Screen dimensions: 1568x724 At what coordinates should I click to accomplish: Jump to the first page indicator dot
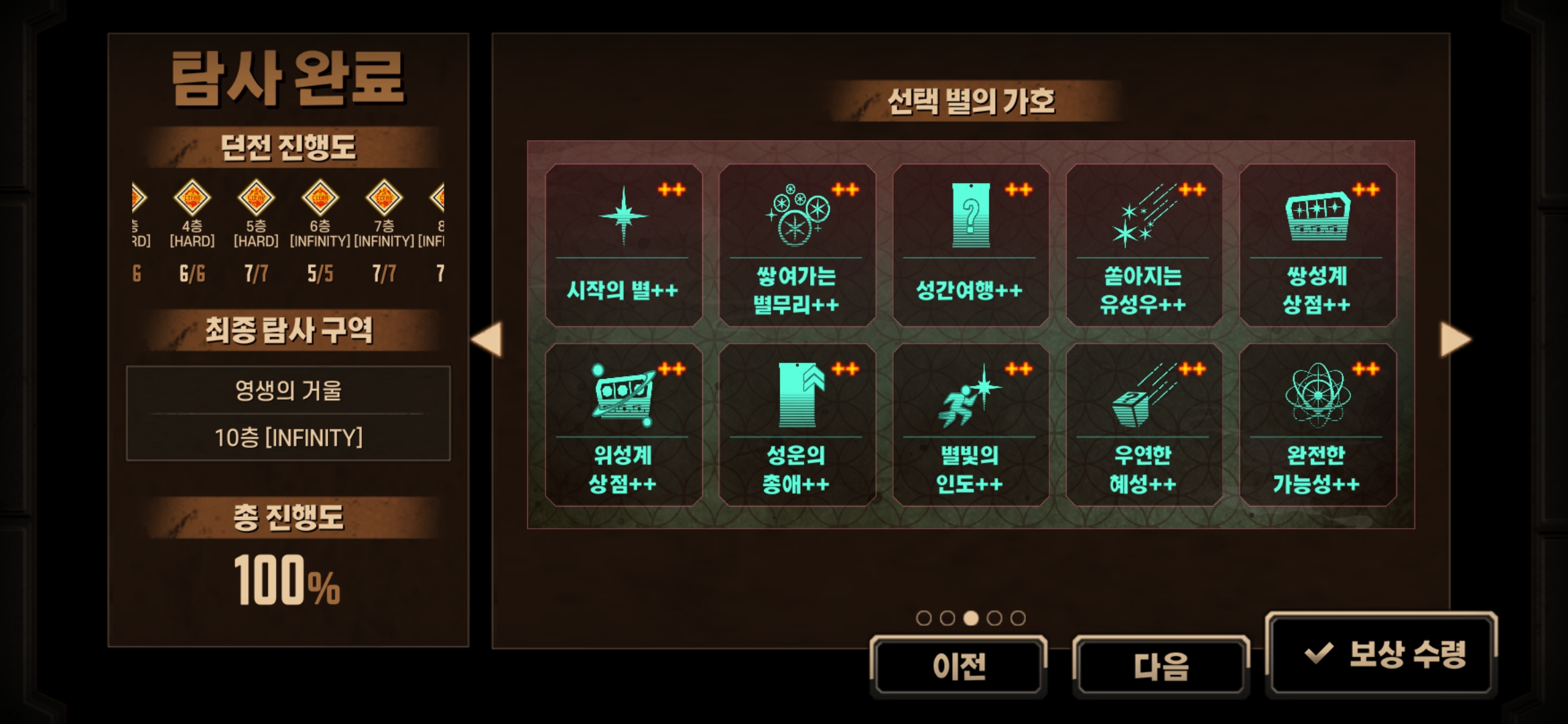click(923, 618)
